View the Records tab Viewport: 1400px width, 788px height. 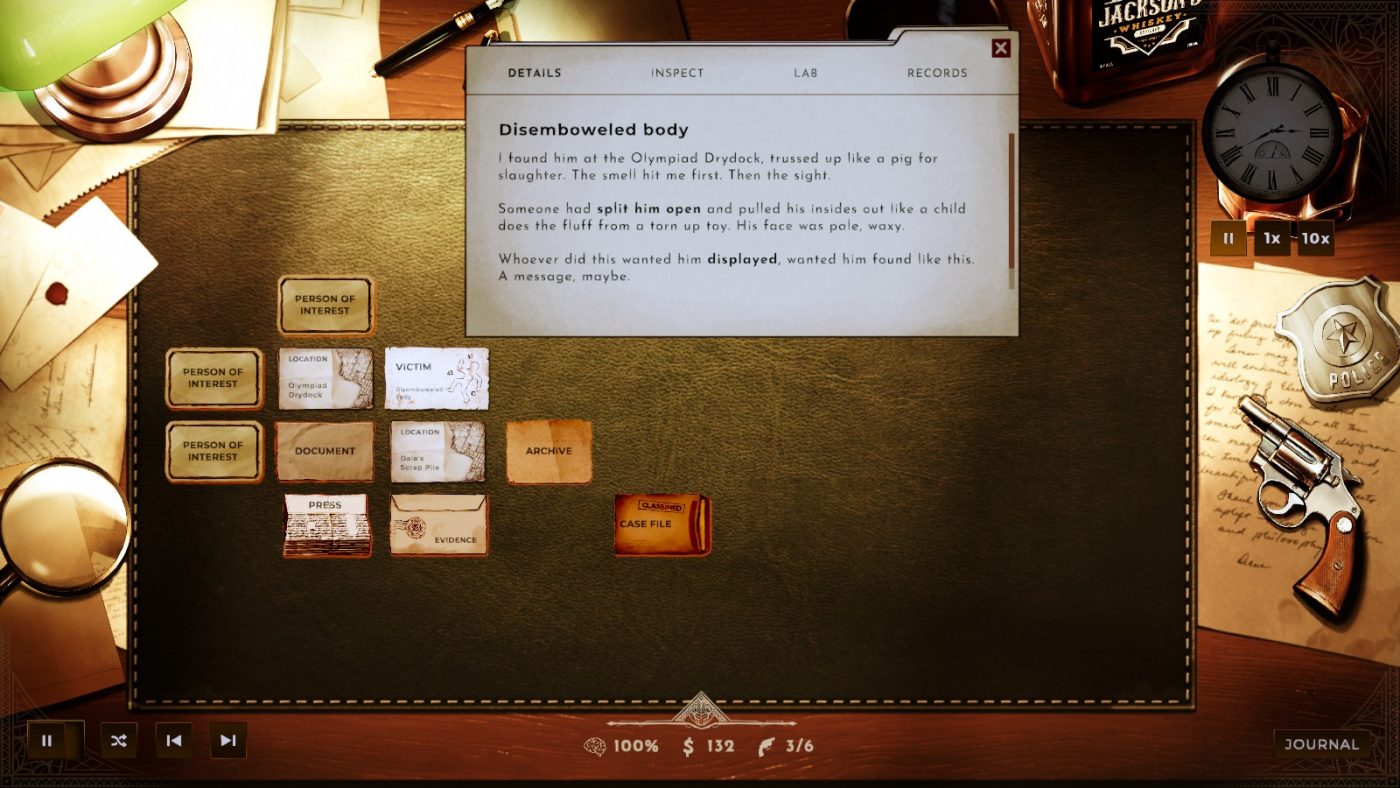pos(936,72)
